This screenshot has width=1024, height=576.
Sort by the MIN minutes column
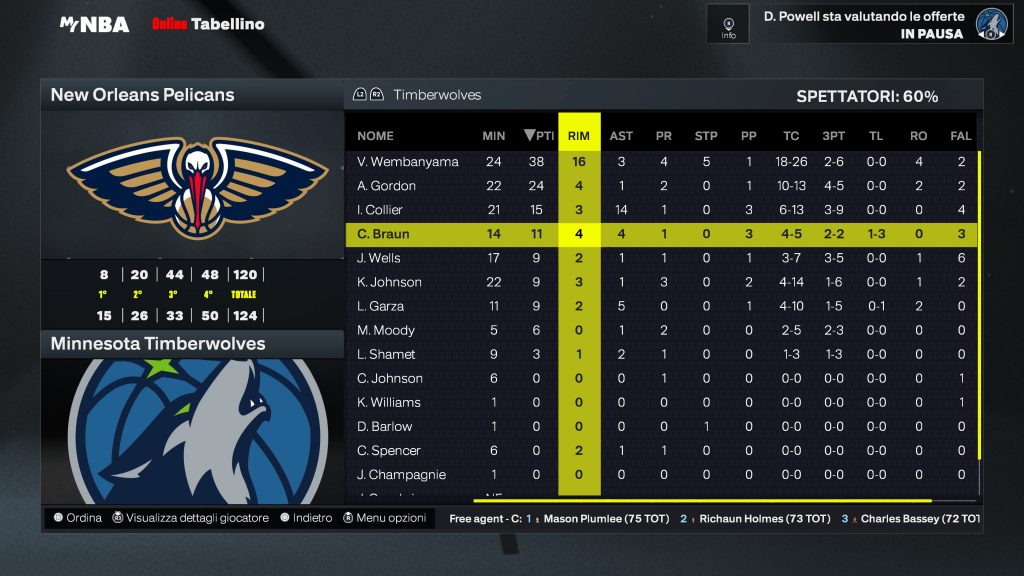493,136
